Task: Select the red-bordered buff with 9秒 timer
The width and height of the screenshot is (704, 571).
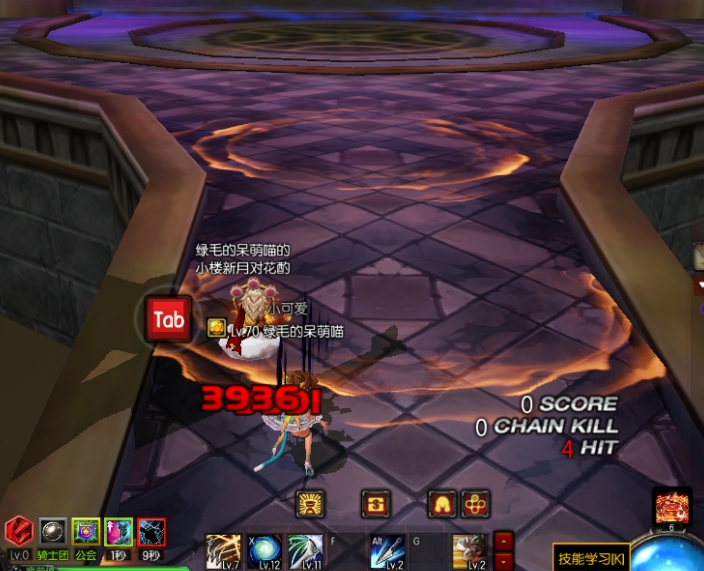Action: pyautogui.click(x=152, y=532)
